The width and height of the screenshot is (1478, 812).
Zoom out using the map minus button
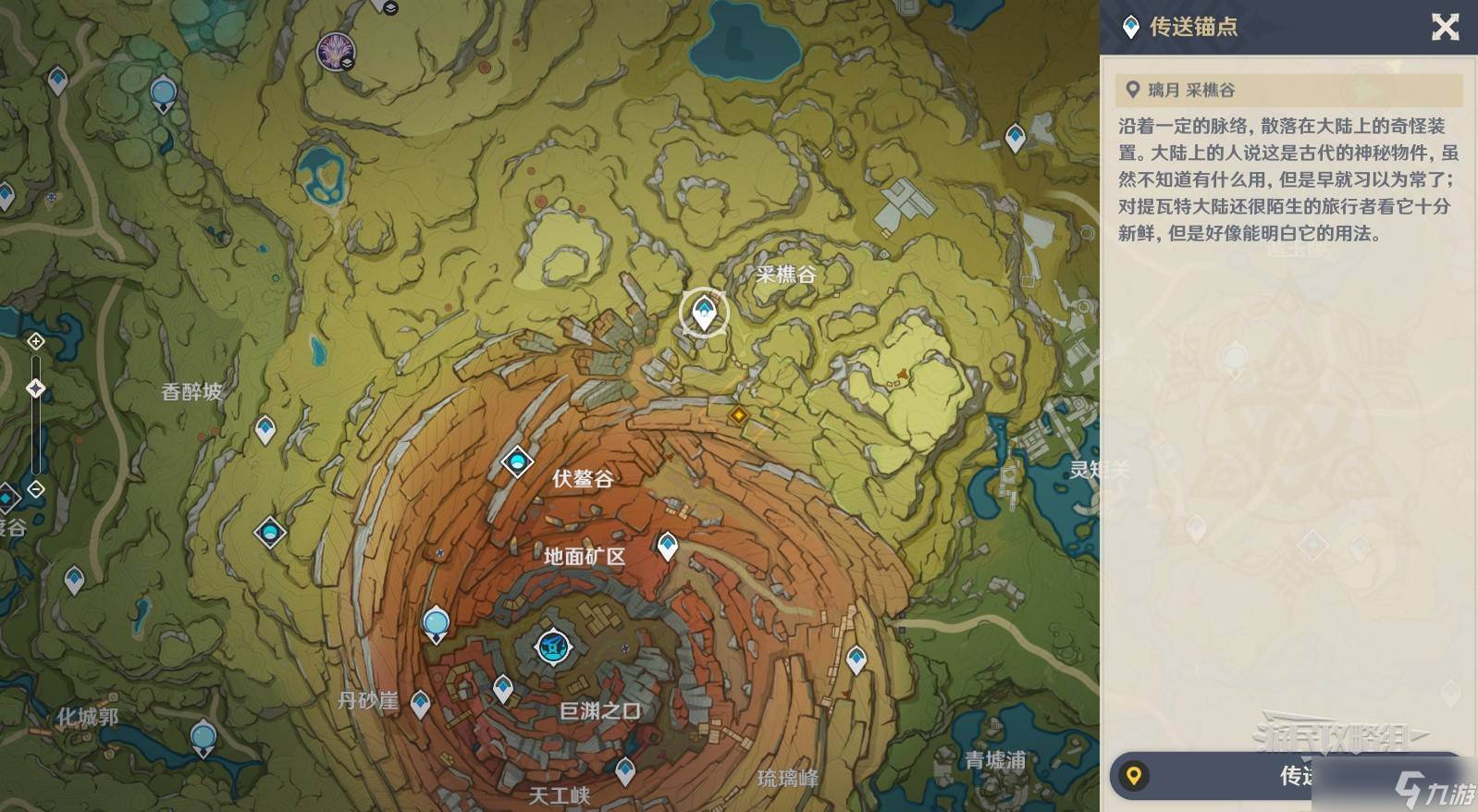point(36,489)
